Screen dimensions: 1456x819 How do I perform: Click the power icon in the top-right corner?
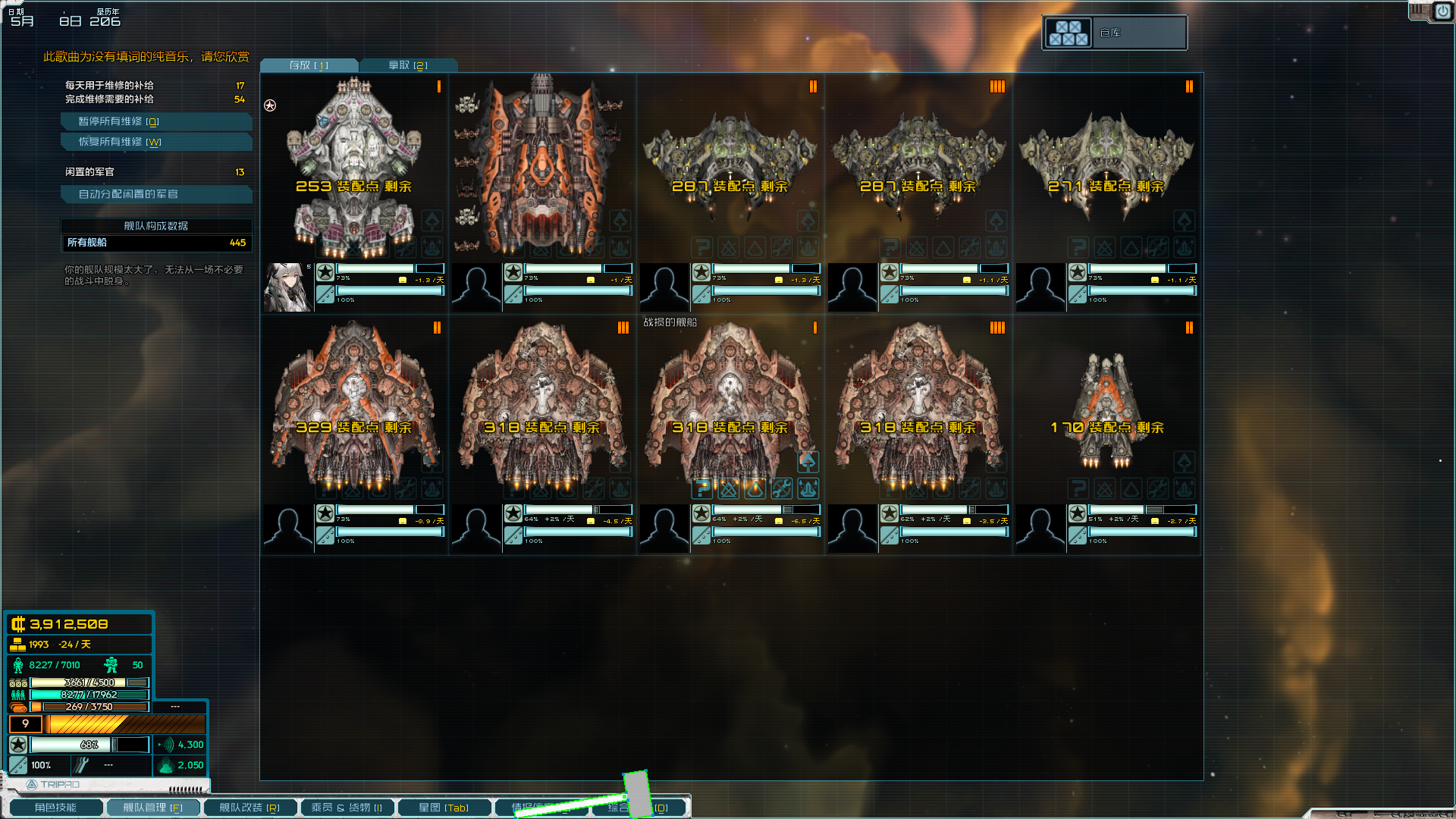[1442, 11]
